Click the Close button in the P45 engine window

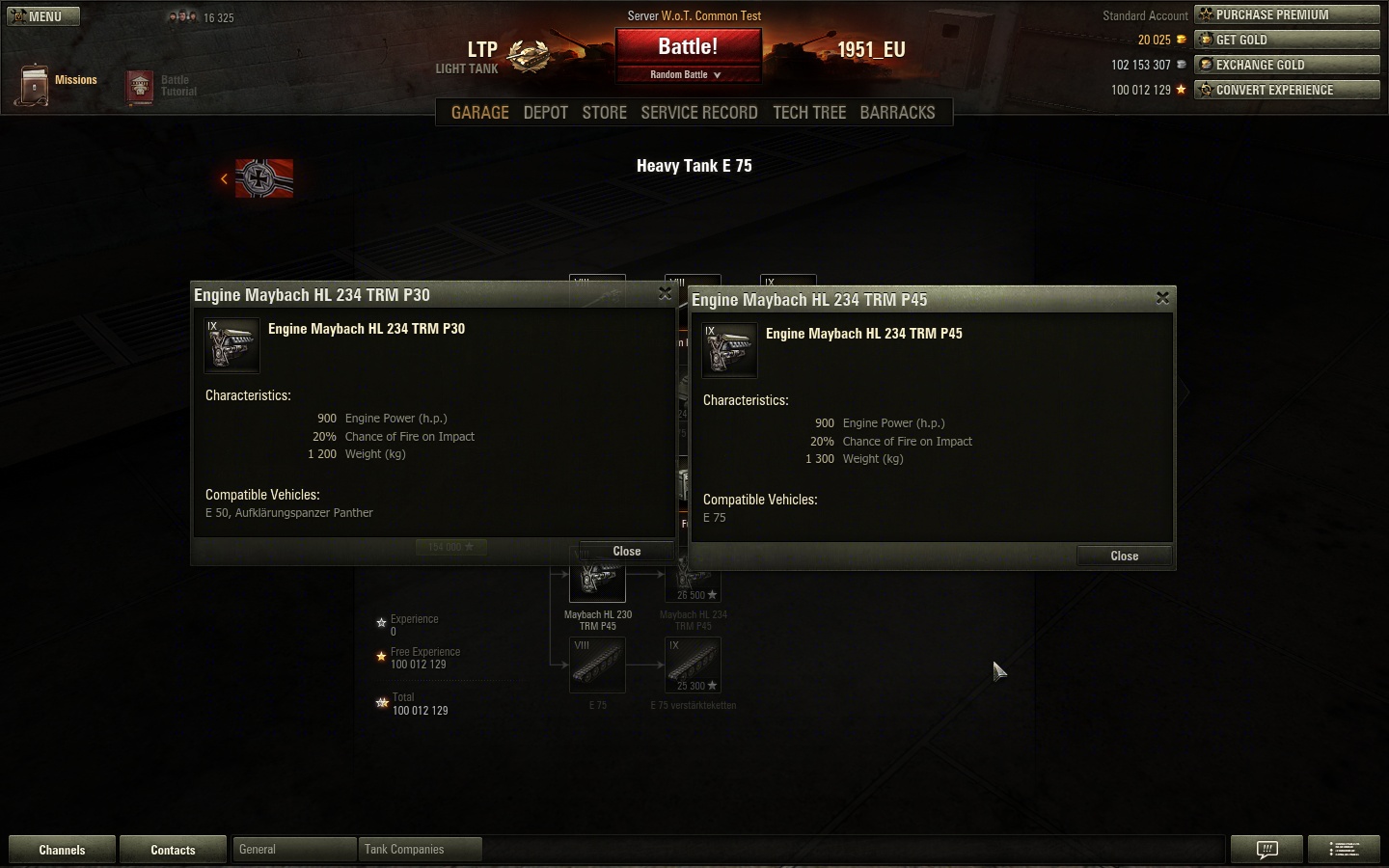coord(1124,556)
